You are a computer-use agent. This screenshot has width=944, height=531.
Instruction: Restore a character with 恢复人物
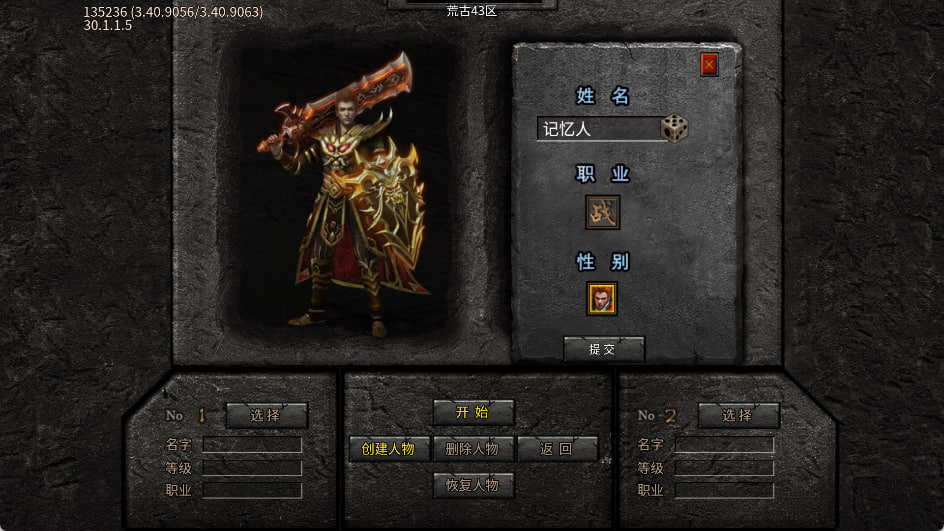coord(473,486)
